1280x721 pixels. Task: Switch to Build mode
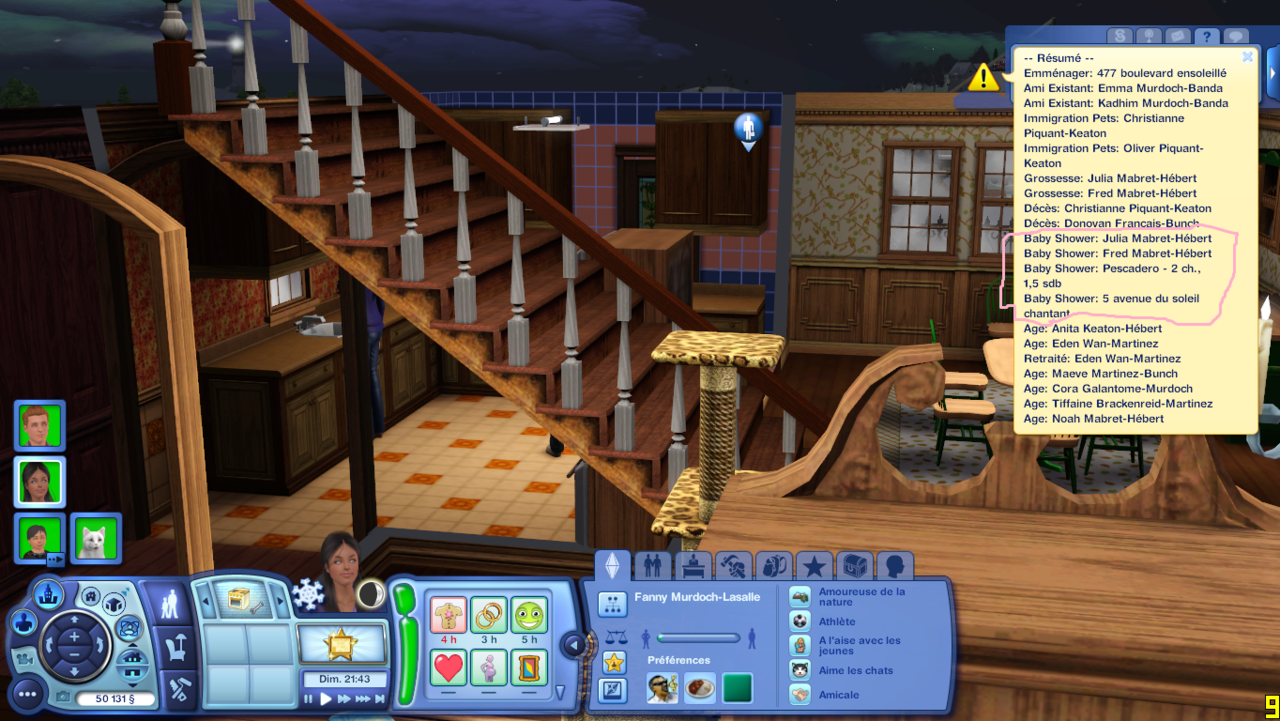(x=181, y=689)
